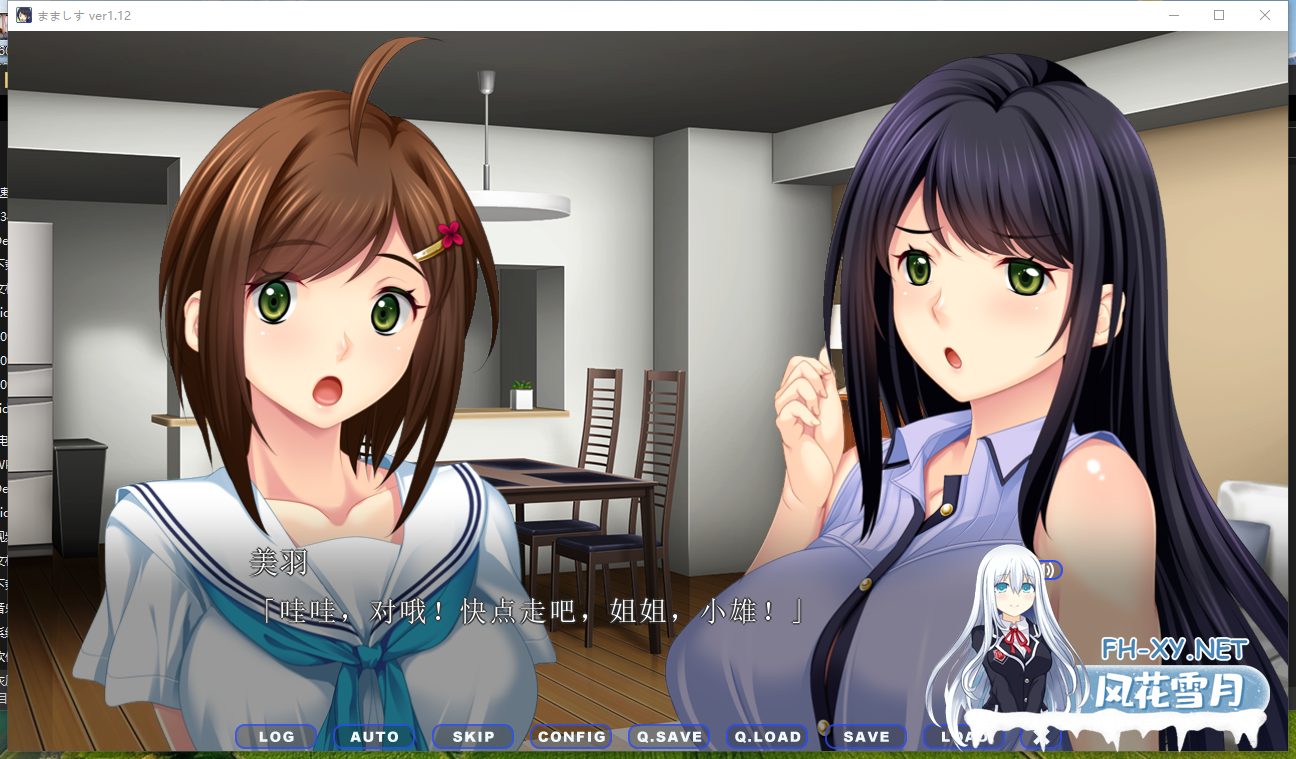1296x759 pixels.
Task: Open the CONFIG settings screen
Action: coord(570,736)
